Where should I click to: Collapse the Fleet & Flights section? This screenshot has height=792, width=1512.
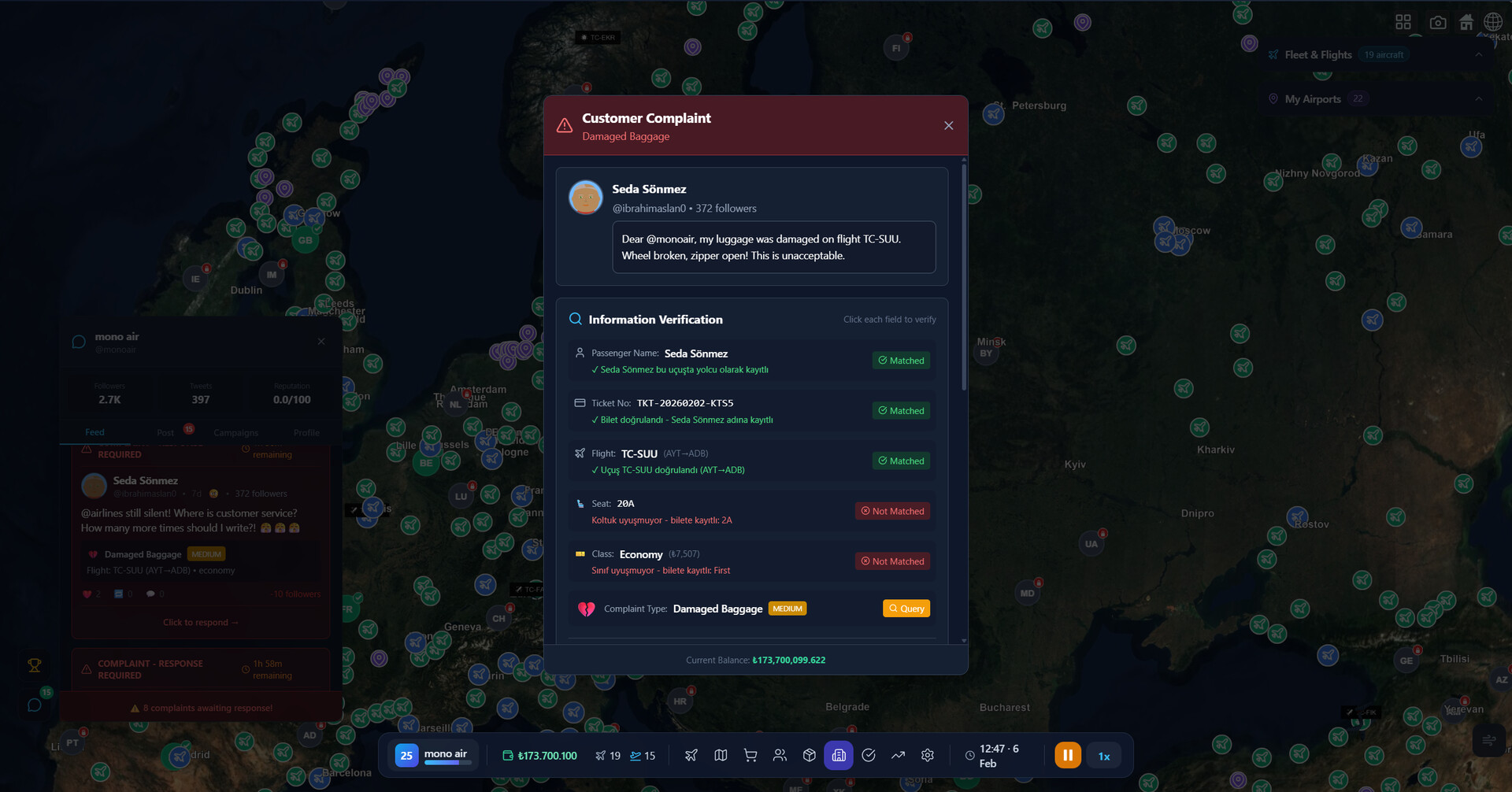pyautogui.click(x=1478, y=54)
